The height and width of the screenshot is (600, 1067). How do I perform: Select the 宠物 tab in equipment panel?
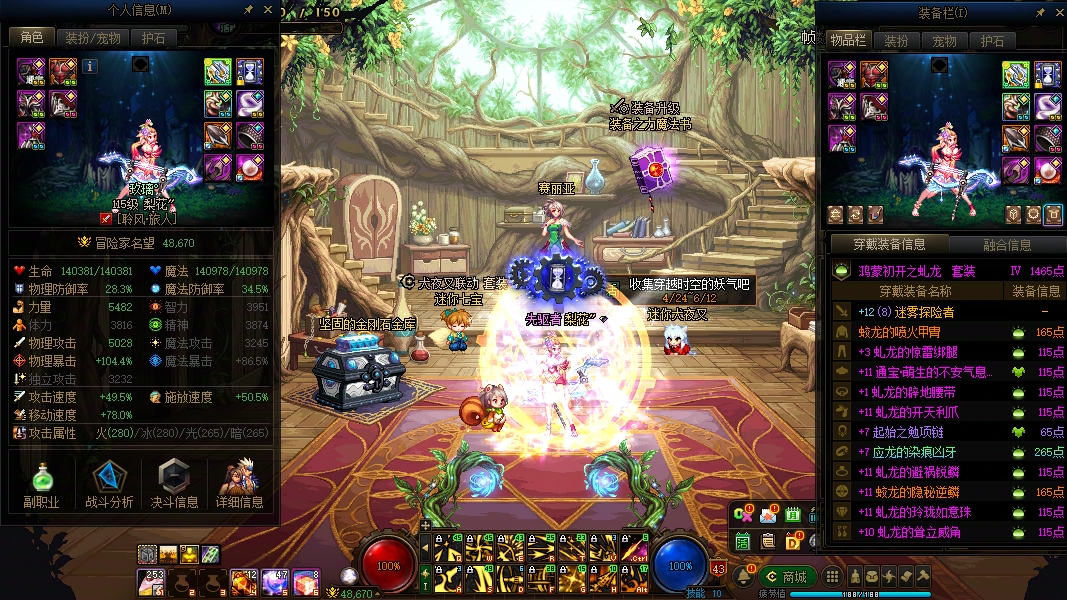944,41
